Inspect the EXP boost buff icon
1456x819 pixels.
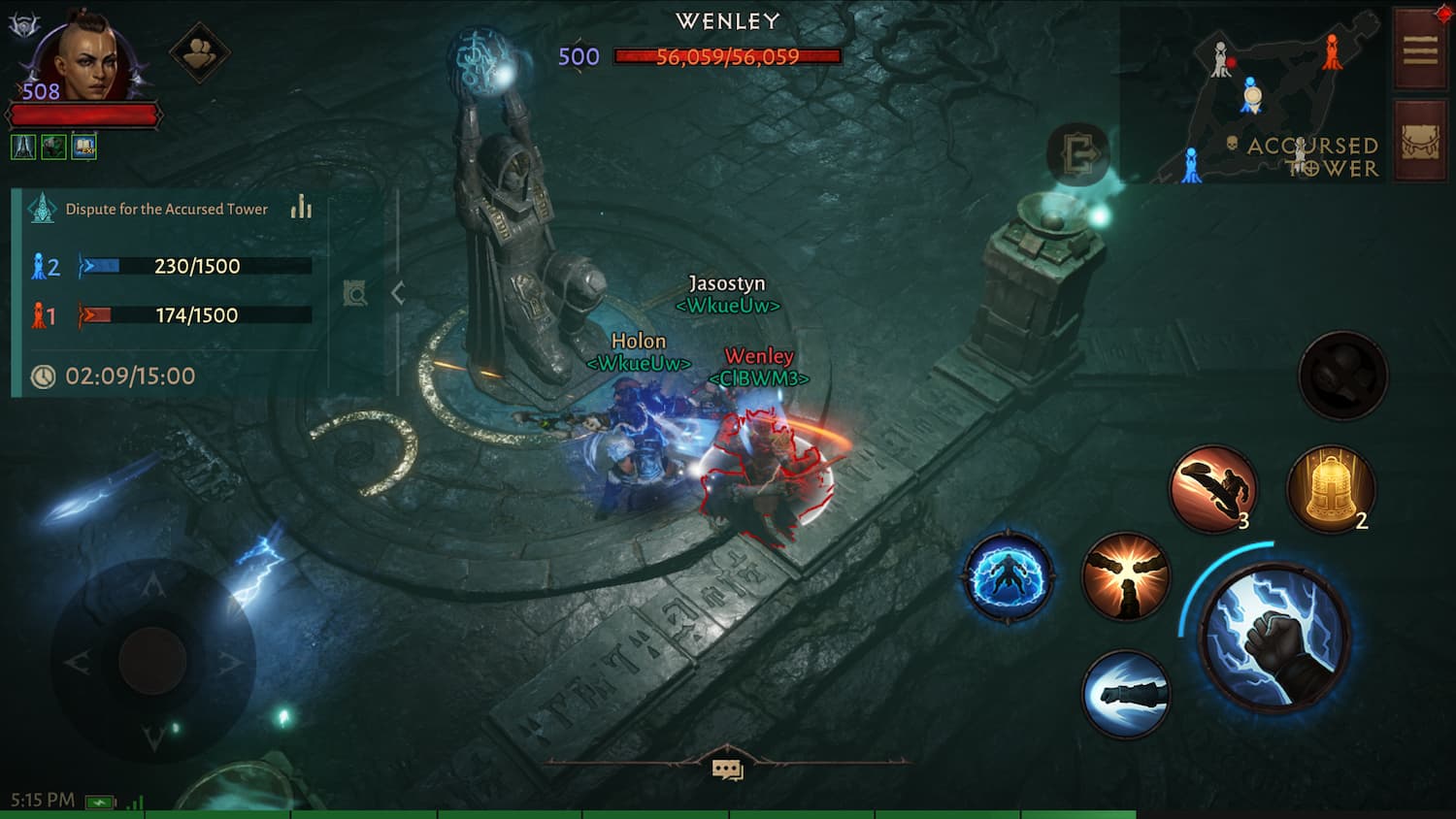point(83,146)
